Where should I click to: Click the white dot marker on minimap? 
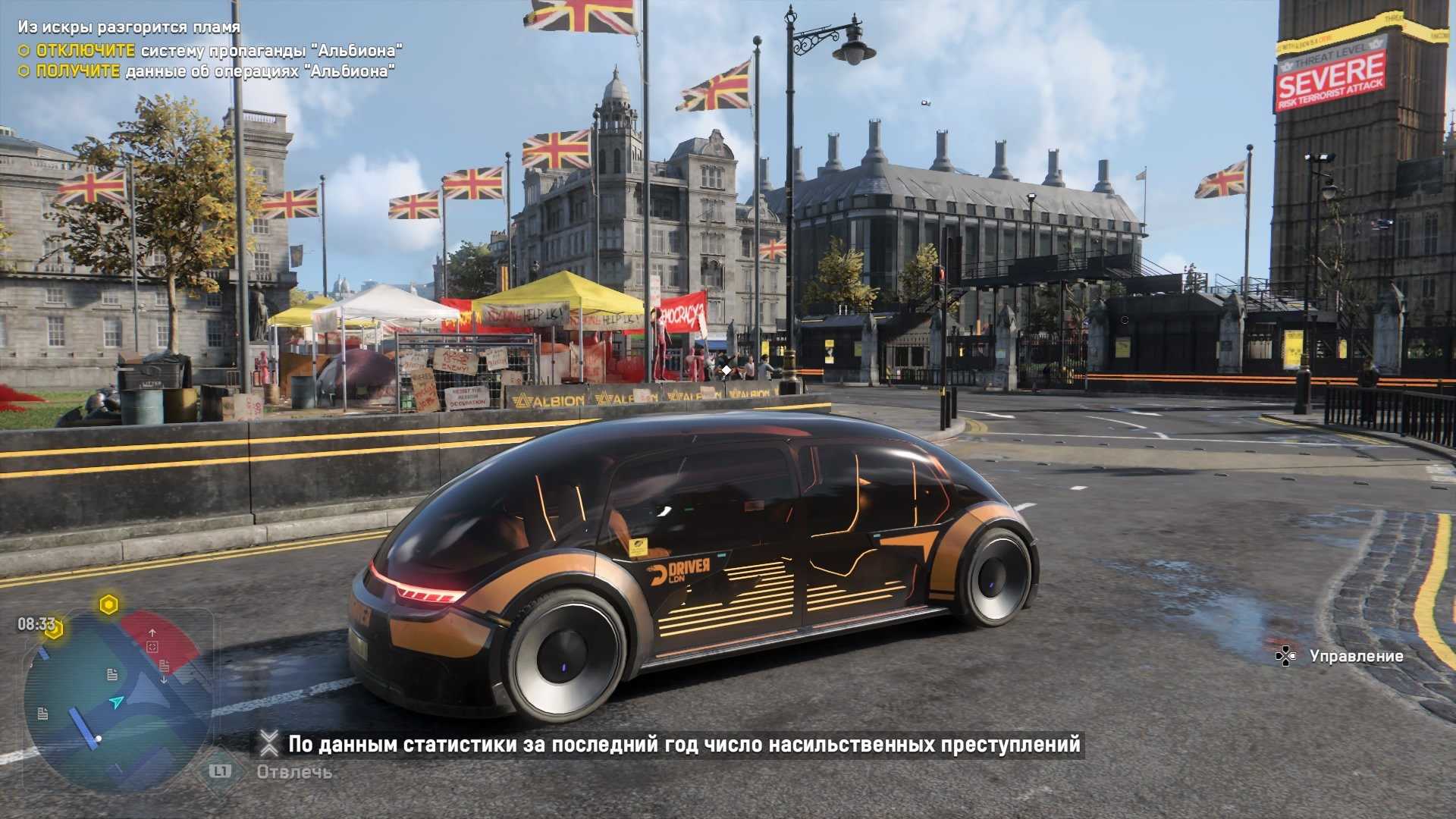[x=98, y=738]
